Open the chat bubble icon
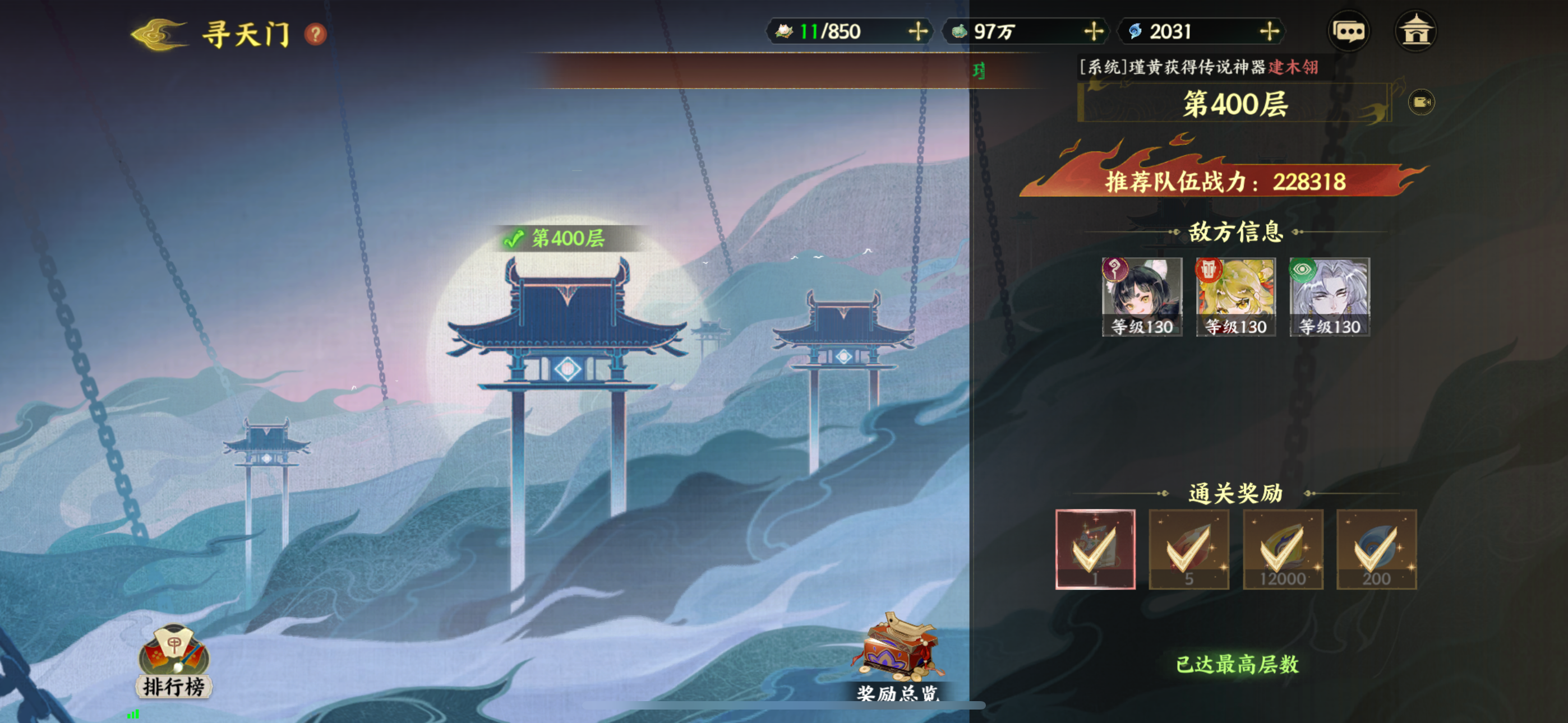Image resolution: width=1568 pixels, height=723 pixels. coord(1348,31)
